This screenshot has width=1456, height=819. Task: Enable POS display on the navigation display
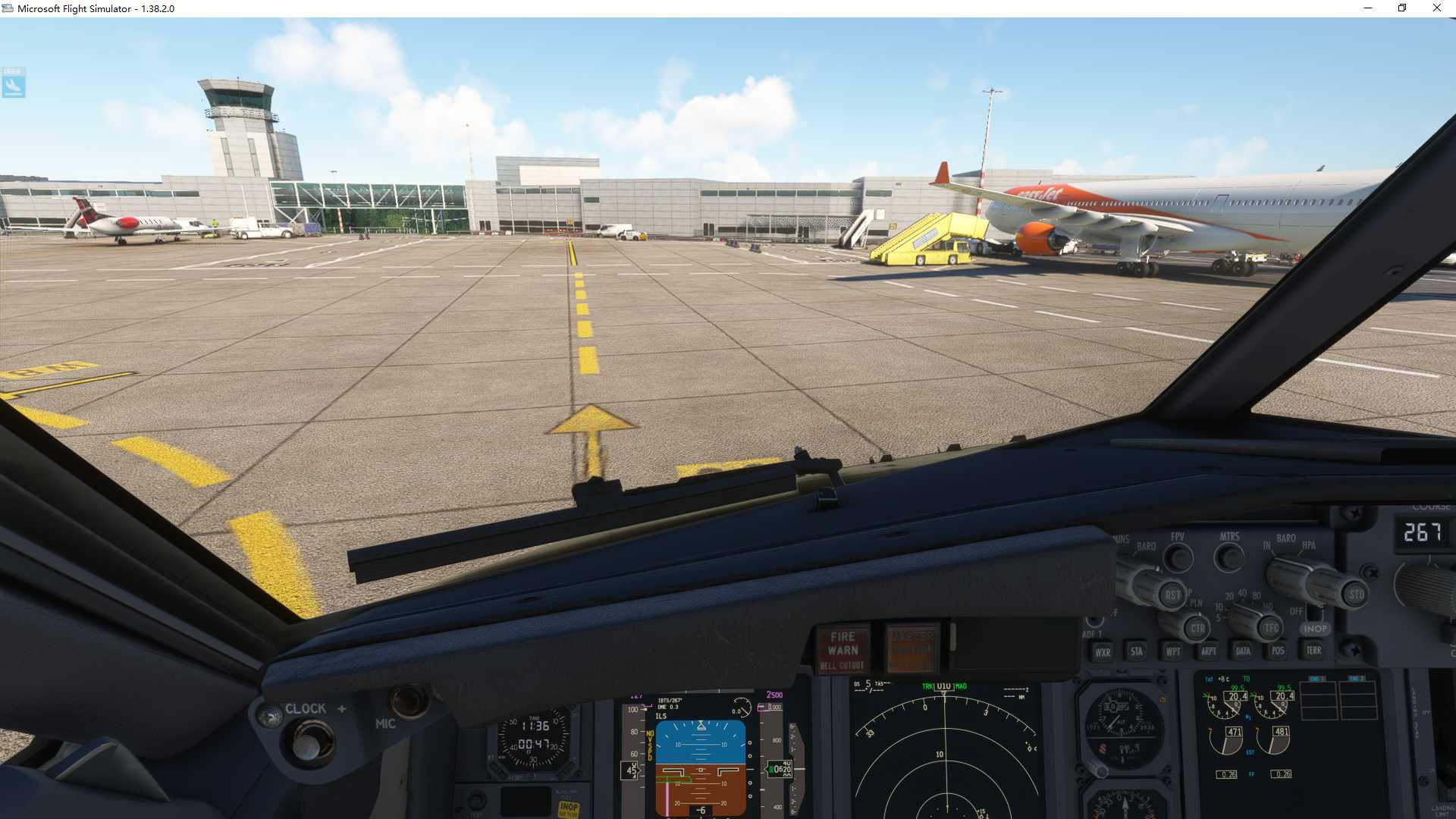[x=1278, y=651]
